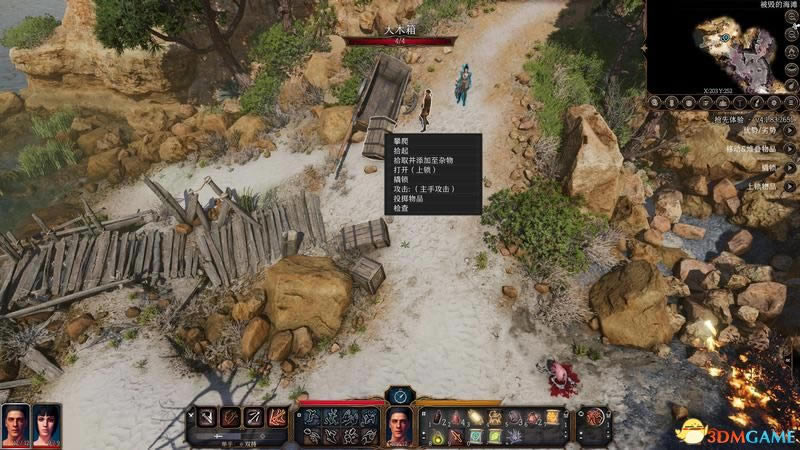Choose 投掷物品 (throw item) menu entry
This screenshot has height=450, width=800.
point(408,198)
